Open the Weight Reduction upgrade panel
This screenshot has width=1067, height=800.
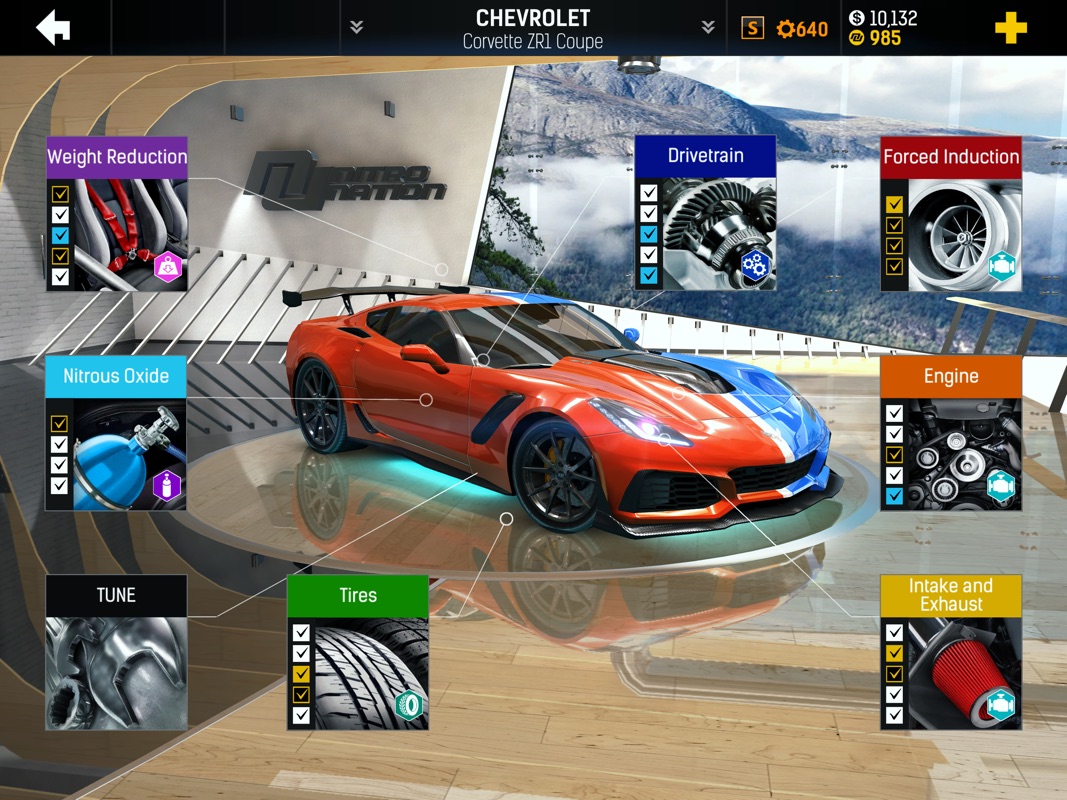pos(117,214)
